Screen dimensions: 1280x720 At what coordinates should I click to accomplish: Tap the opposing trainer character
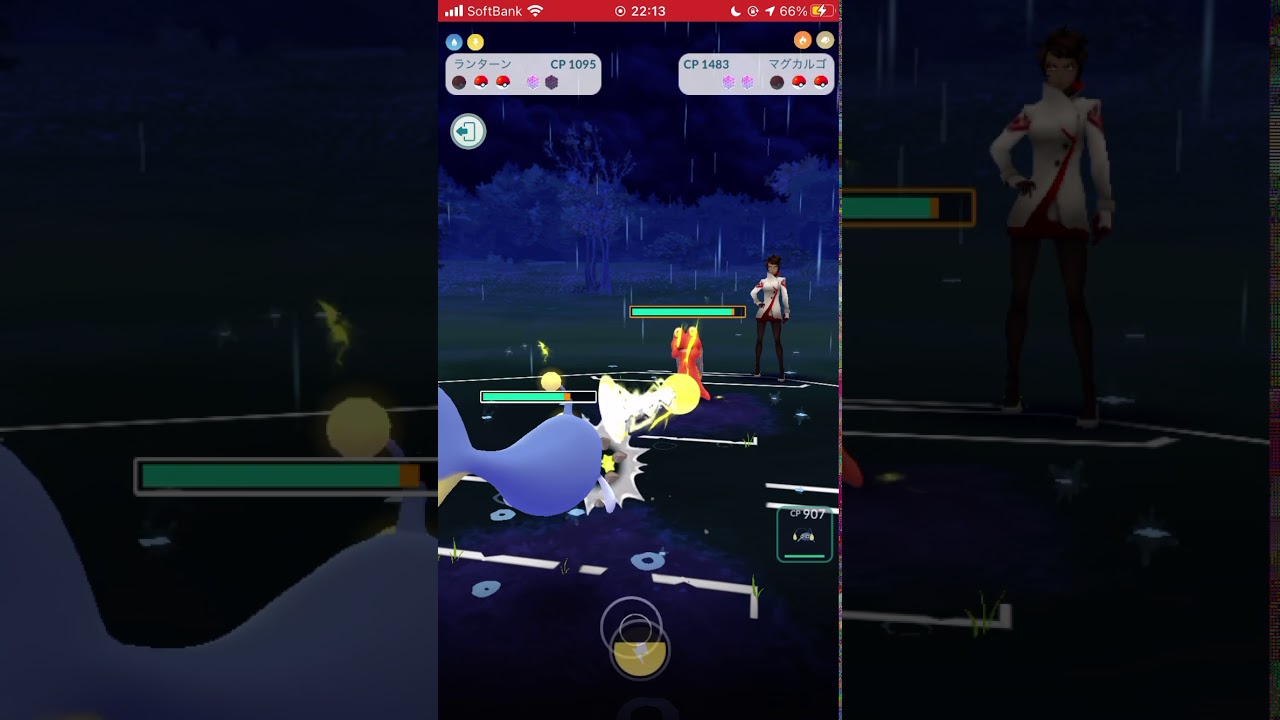click(x=770, y=310)
